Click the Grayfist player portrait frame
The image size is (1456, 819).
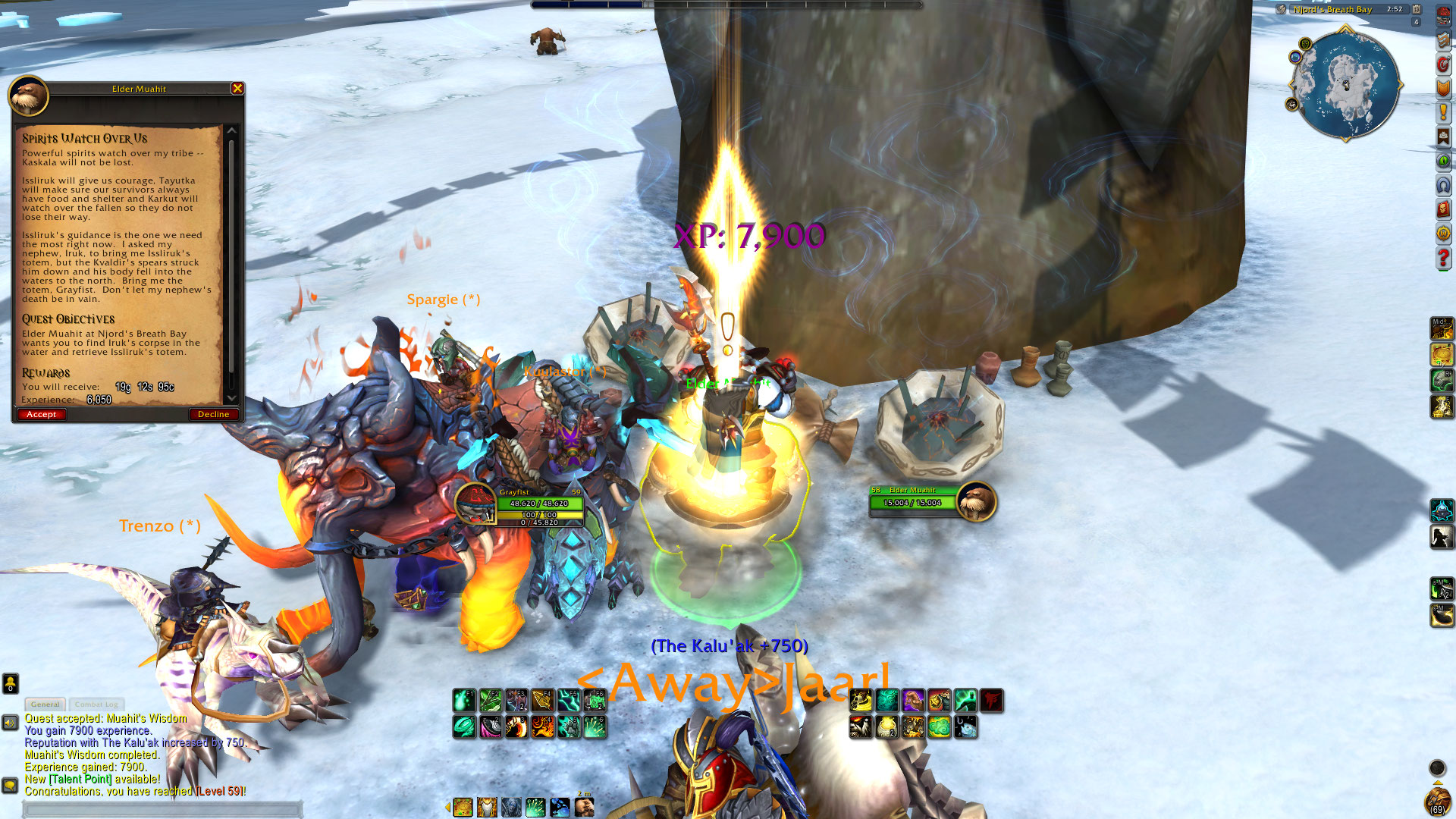point(475,503)
